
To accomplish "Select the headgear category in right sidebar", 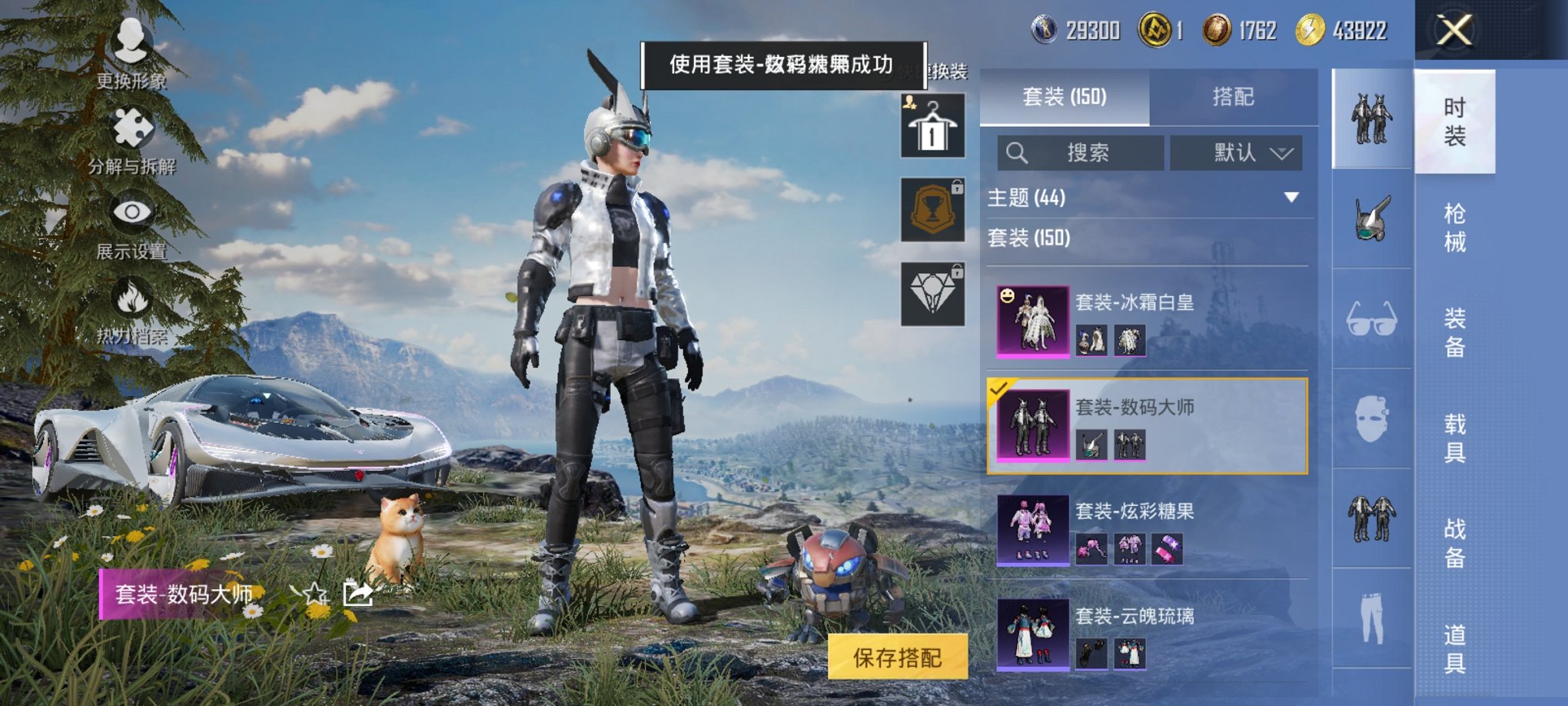I will tap(1371, 218).
